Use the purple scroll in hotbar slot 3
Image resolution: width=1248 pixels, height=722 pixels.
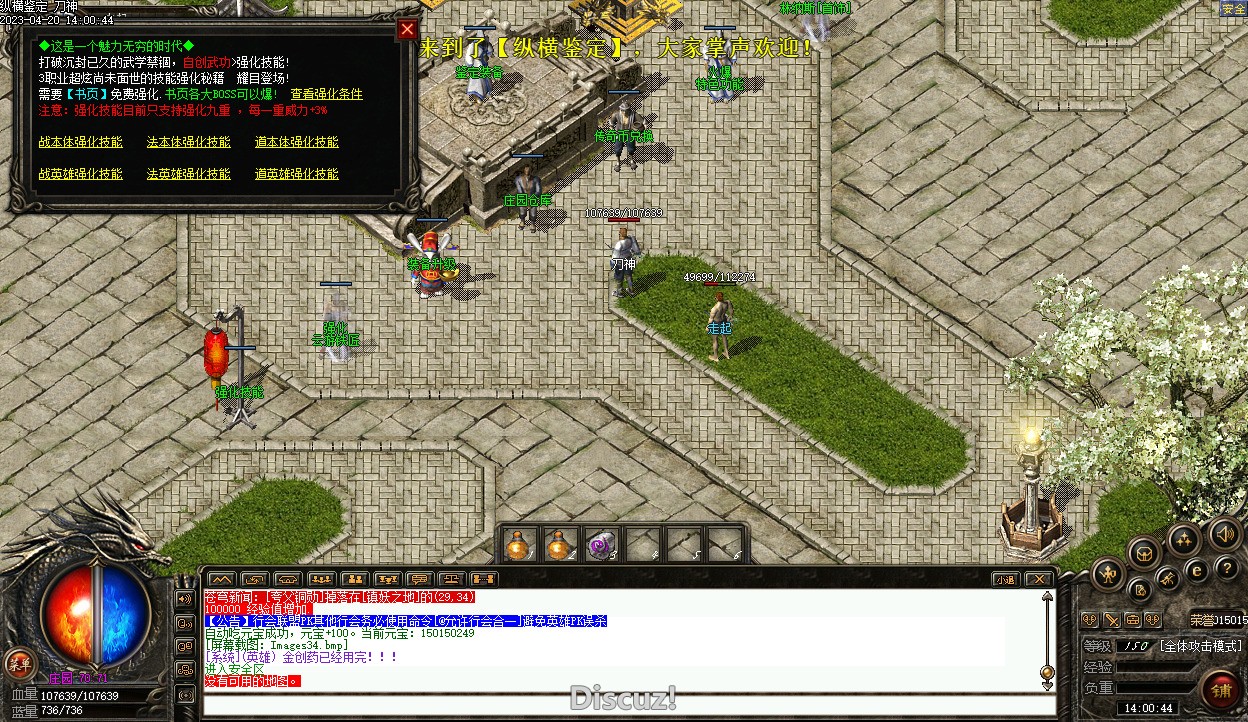(600, 545)
